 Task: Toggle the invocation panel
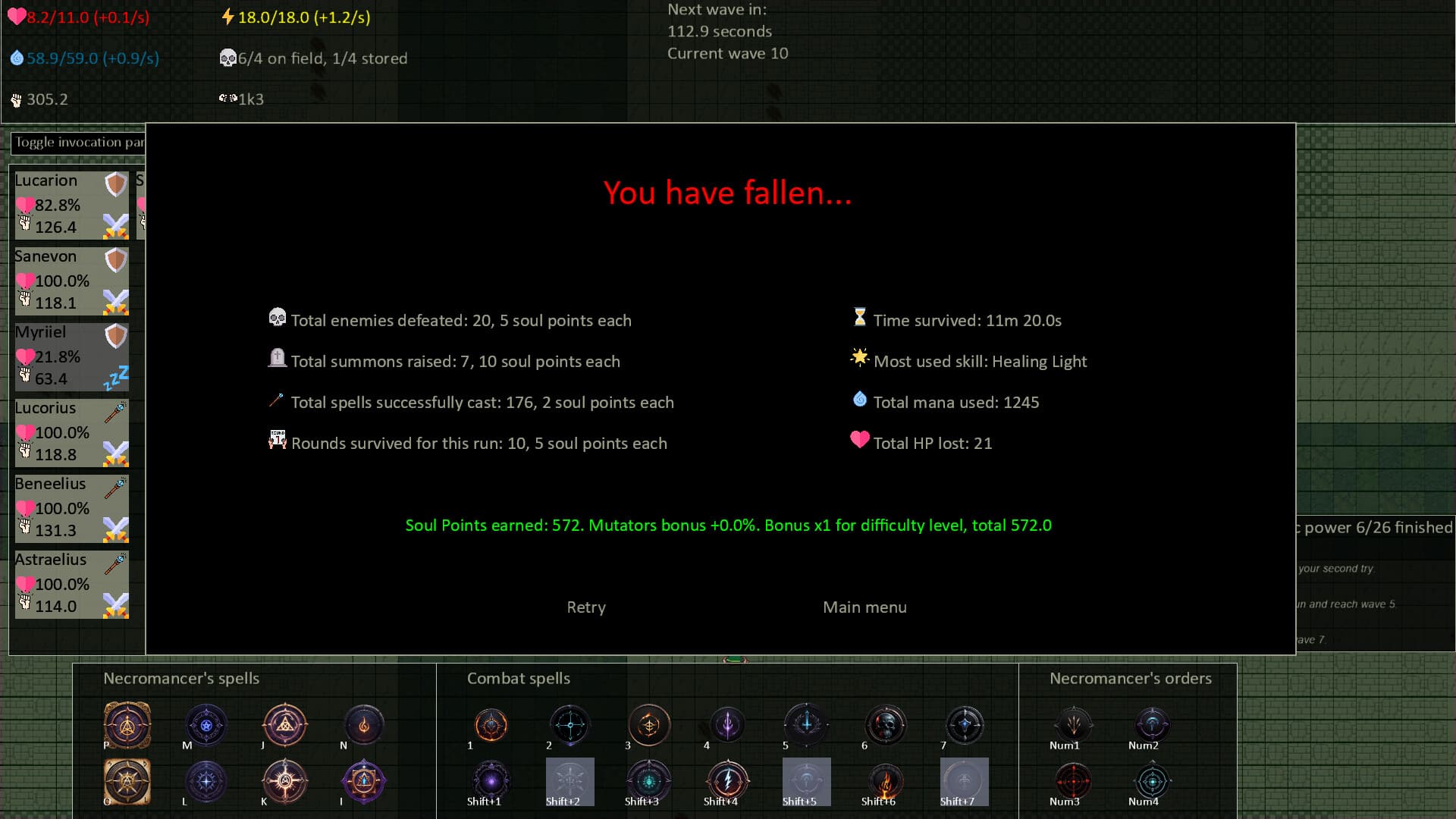pos(76,143)
